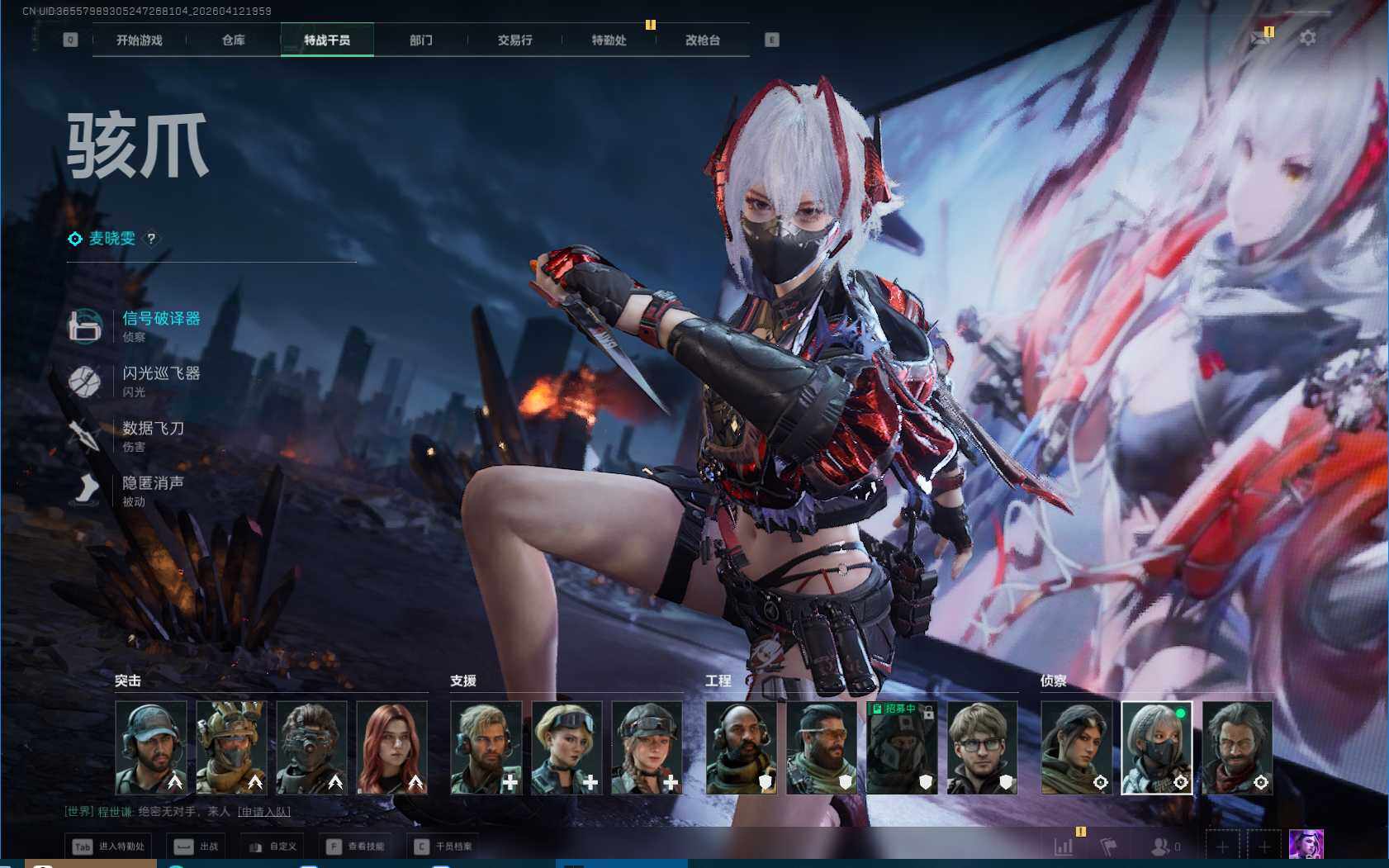Open the settings gear icon
The height and width of the screenshot is (868, 1389).
(x=1307, y=38)
